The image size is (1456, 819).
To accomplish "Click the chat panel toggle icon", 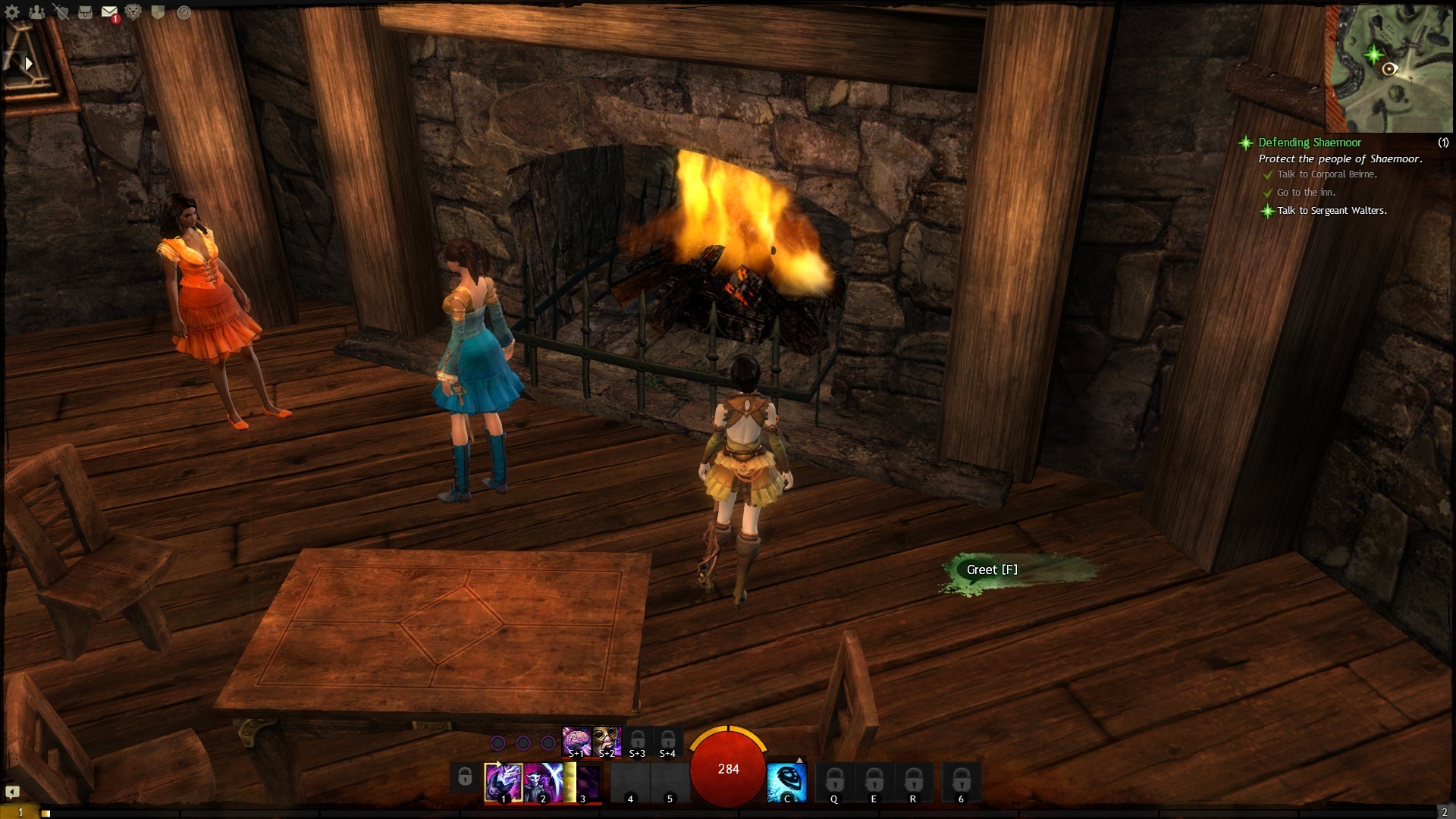I will pyautogui.click(x=12, y=792).
